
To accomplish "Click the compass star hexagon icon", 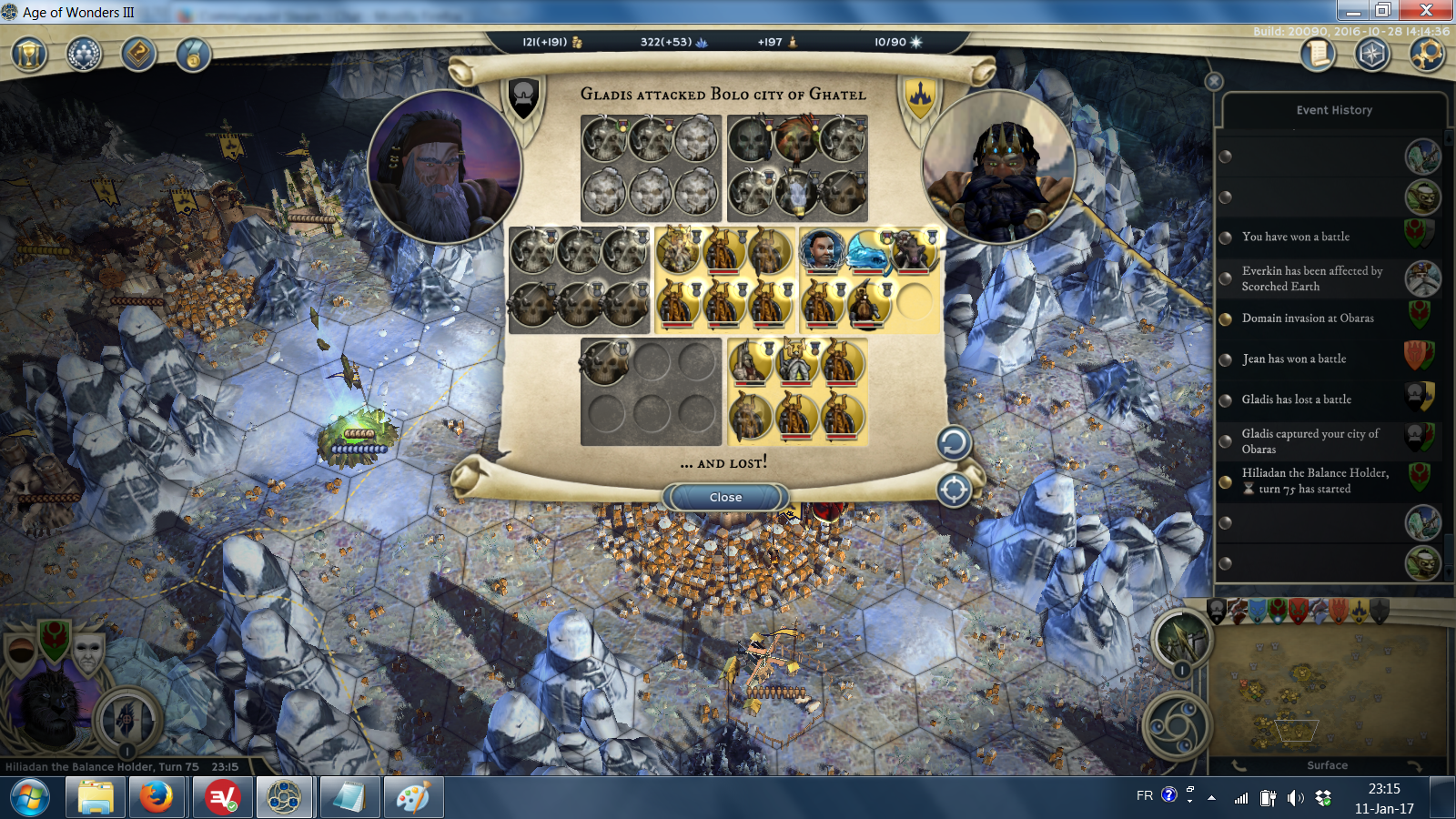I will click(x=1371, y=55).
